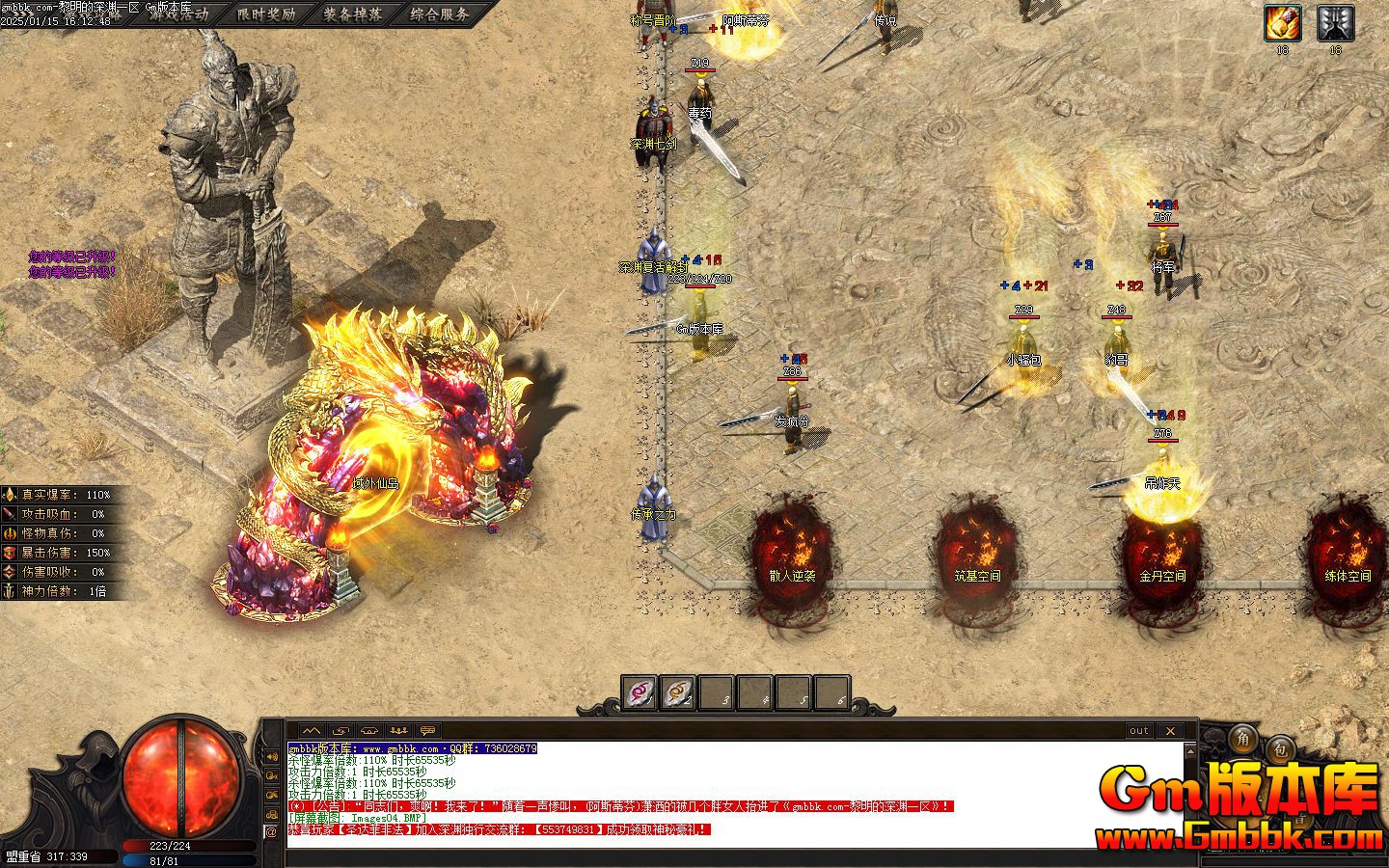Select the flaming fist buff icon
This screenshot has height=868, width=1389.
pyautogui.click(x=1283, y=23)
